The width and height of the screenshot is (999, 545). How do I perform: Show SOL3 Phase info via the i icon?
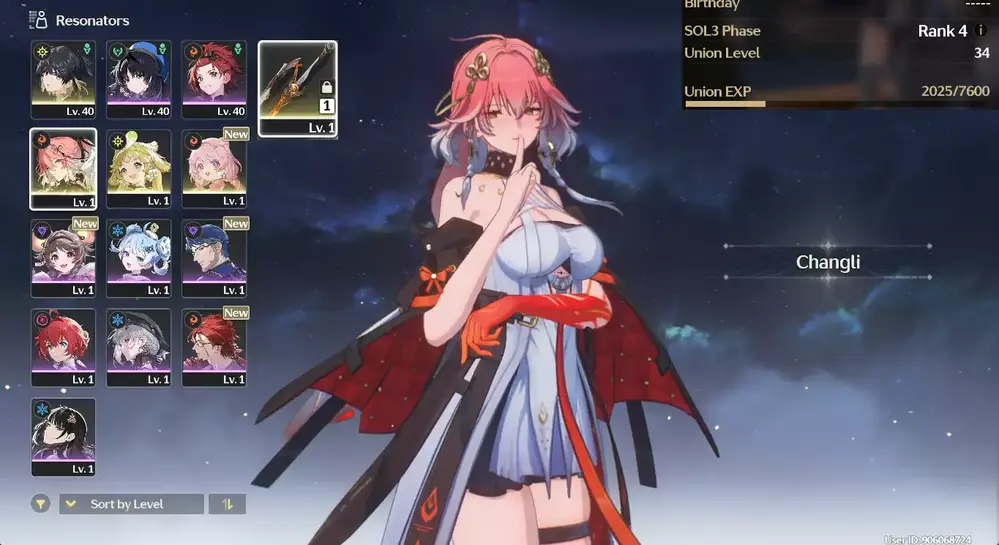point(980,31)
